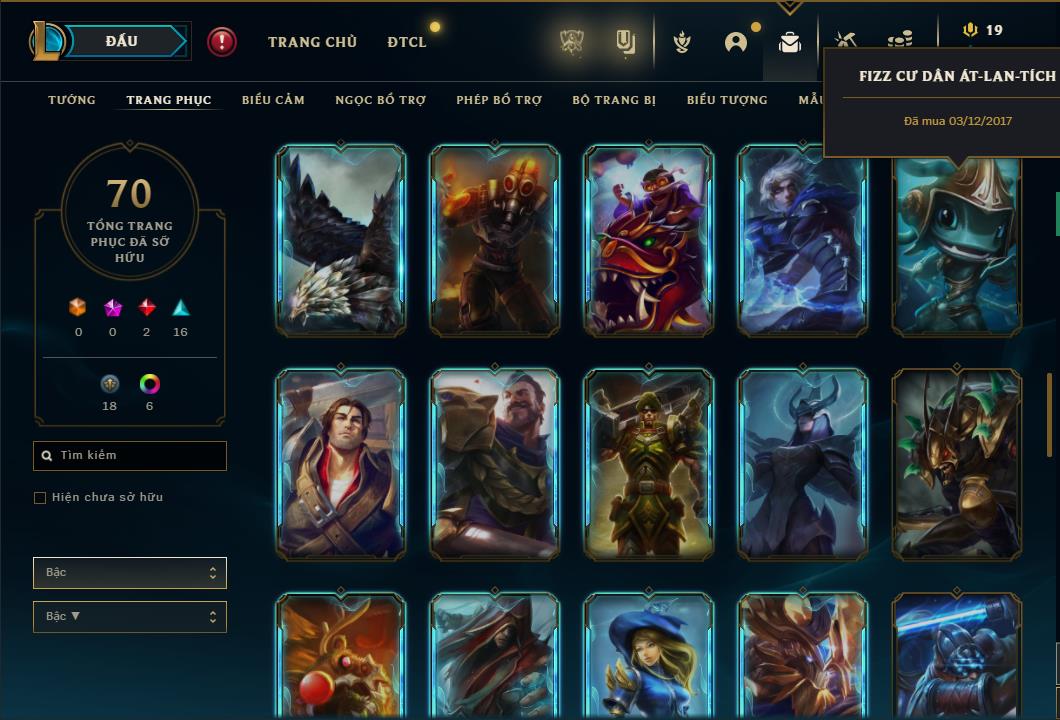Select the NGỌC BỔ TRỢ tab
1060x720 pixels.
point(380,100)
